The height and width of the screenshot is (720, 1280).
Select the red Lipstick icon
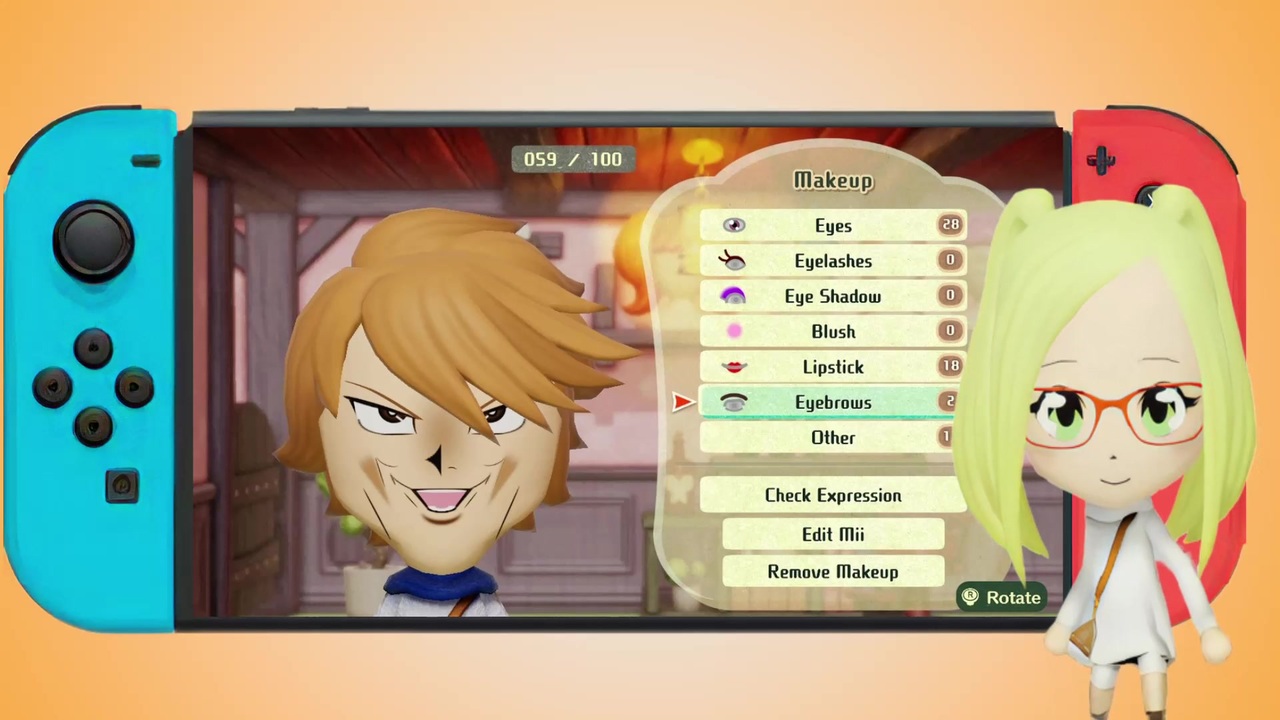[734, 366]
